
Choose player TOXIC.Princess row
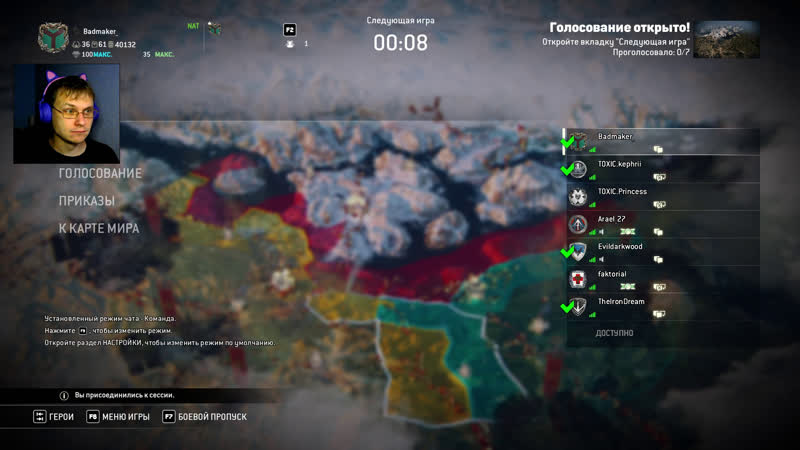point(660,196)
